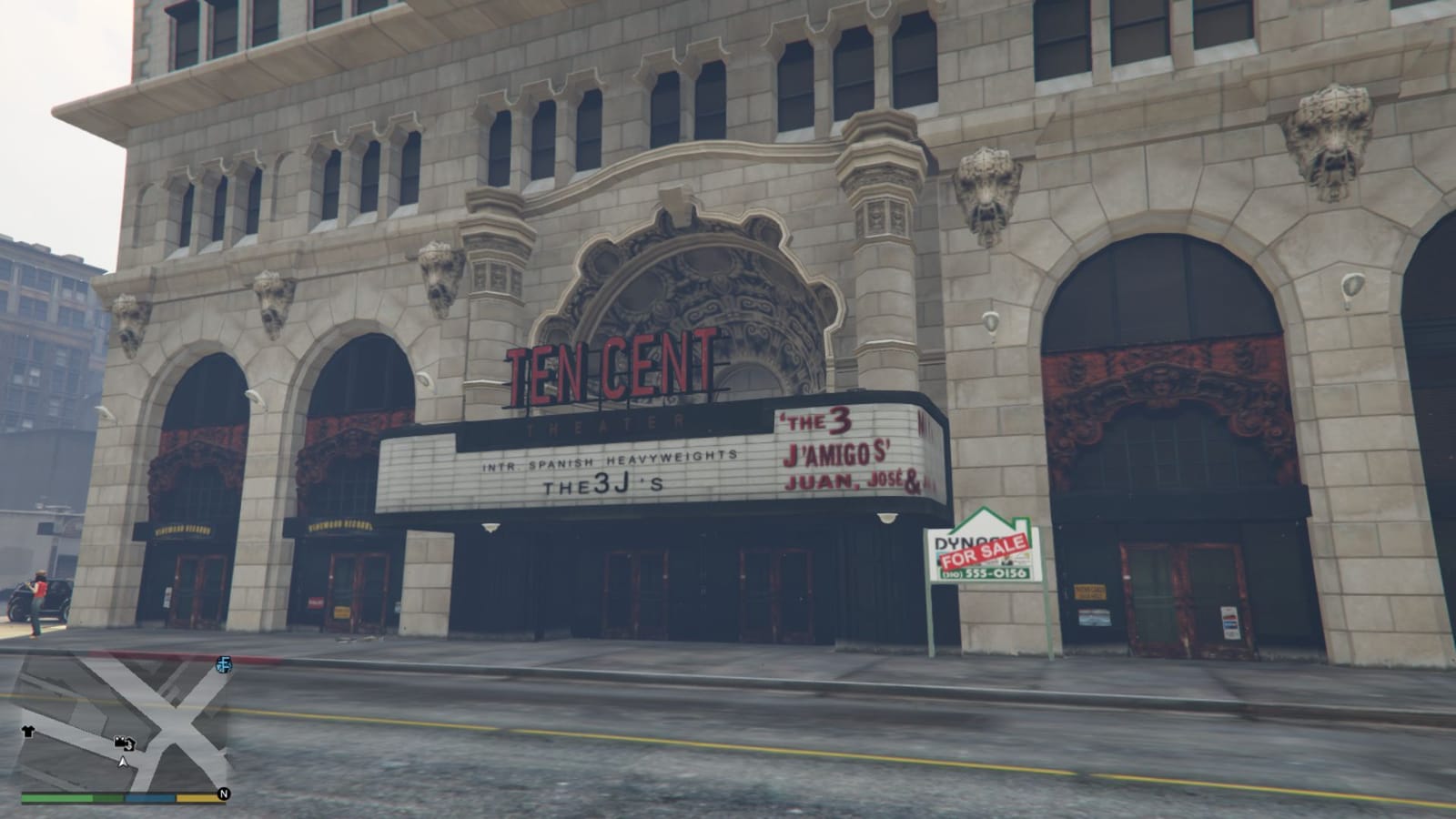Select the clothing store icon on the minimap

tap(27, 730)
